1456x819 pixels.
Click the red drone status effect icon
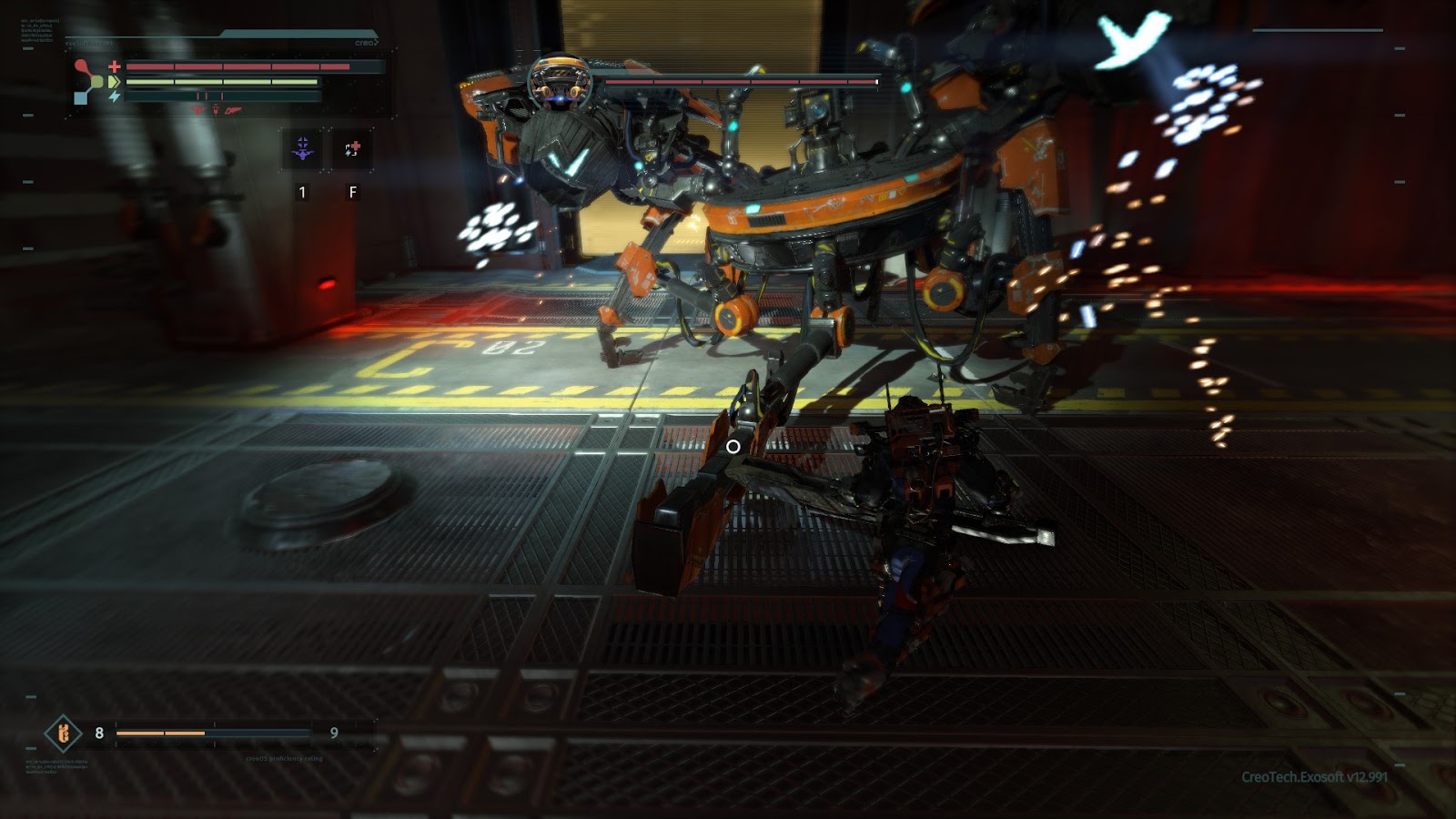[197, 109]
